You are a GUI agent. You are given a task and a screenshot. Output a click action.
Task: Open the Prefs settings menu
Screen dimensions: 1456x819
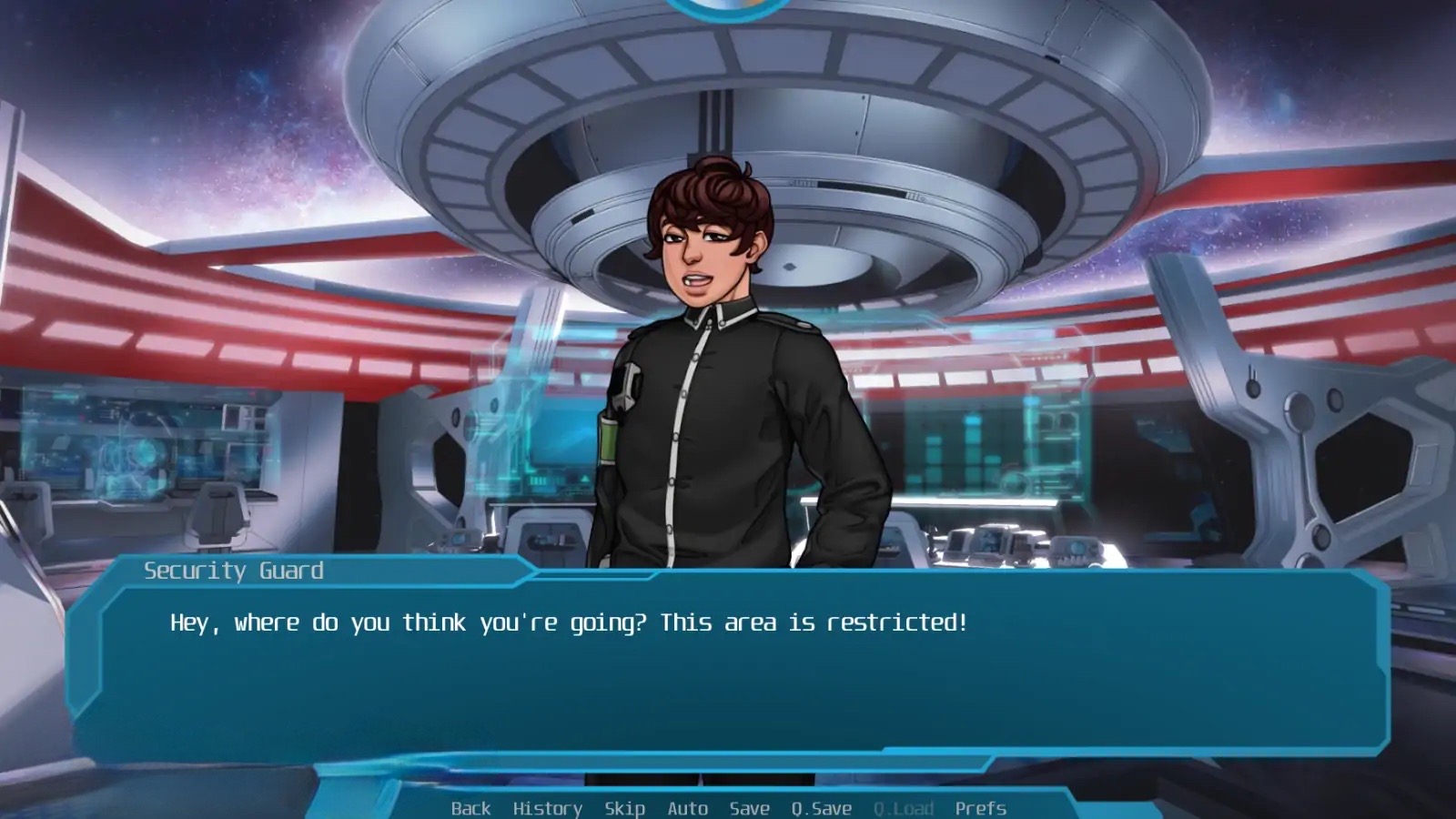click(x=980, y=808)
